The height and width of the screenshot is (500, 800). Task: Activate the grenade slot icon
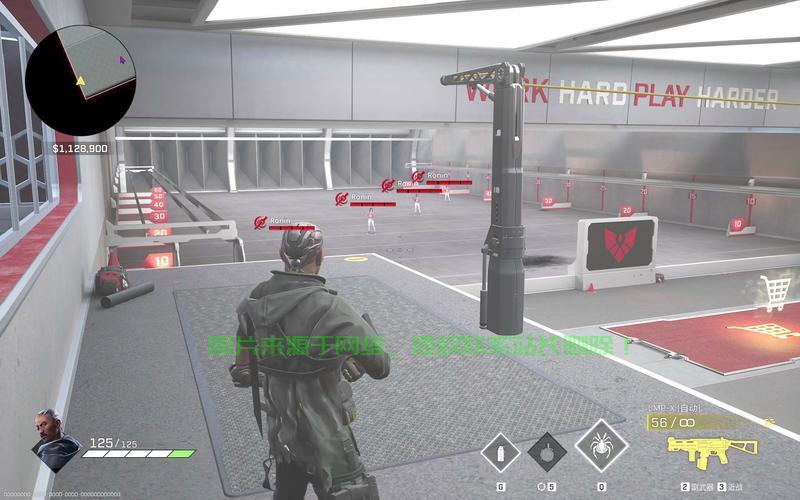[547, 453]
